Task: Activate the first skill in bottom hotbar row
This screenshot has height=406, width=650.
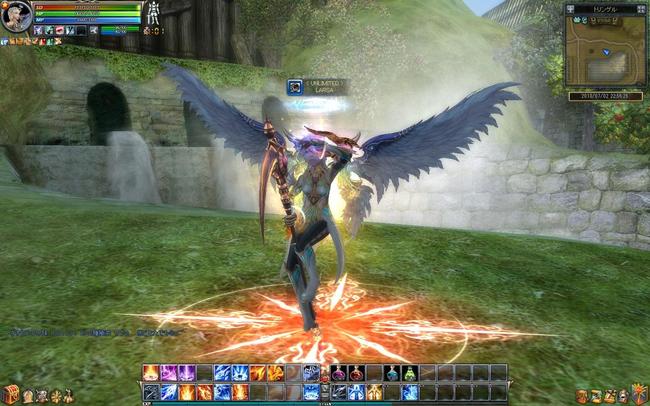Action: (x=151, y=391)
